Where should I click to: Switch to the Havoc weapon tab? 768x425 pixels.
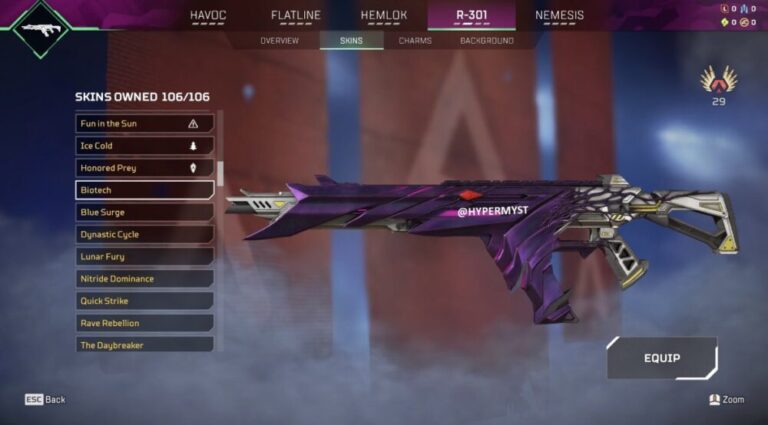(208, 15)
